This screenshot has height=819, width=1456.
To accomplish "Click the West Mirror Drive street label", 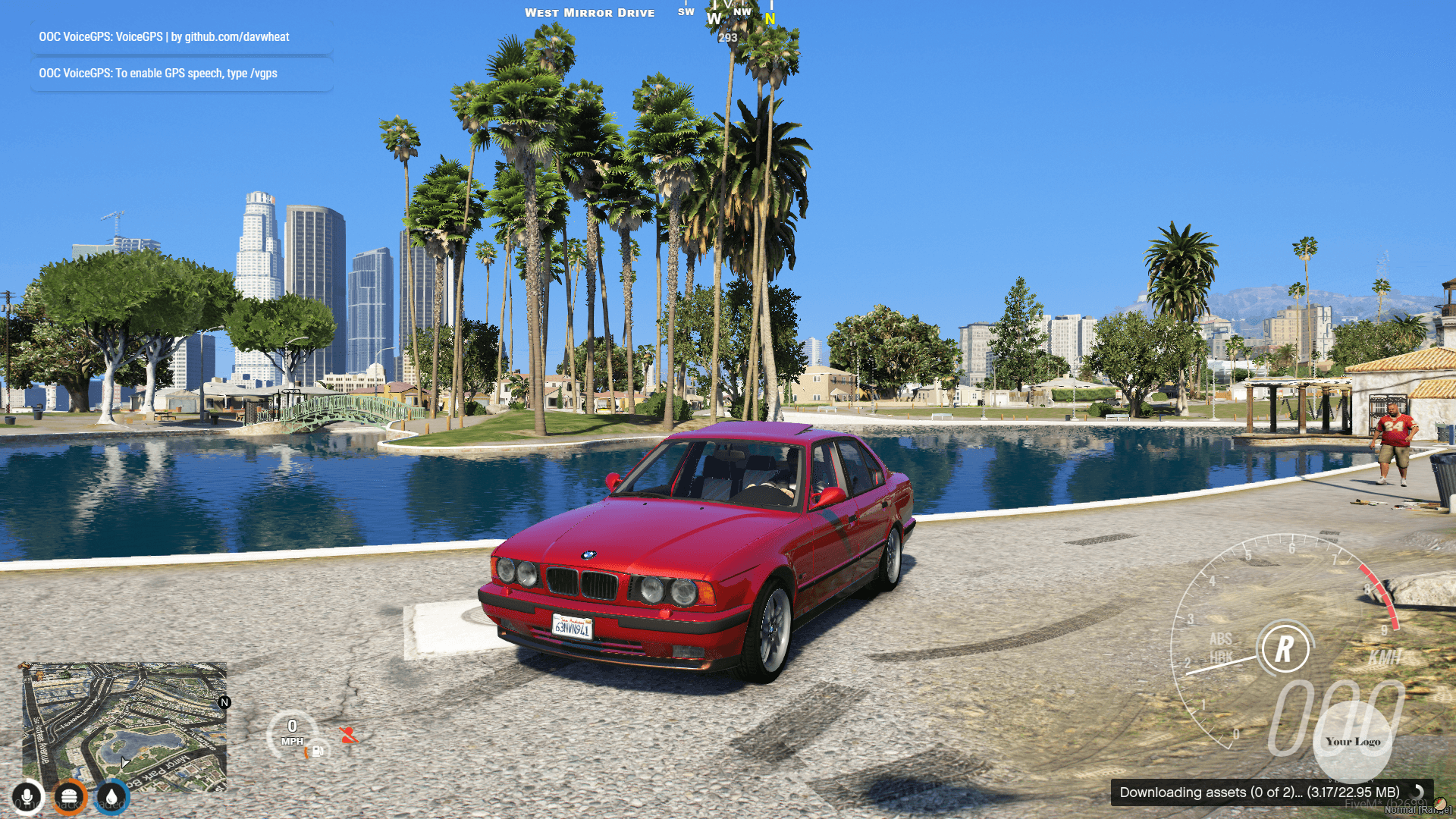I will (590, 12).
